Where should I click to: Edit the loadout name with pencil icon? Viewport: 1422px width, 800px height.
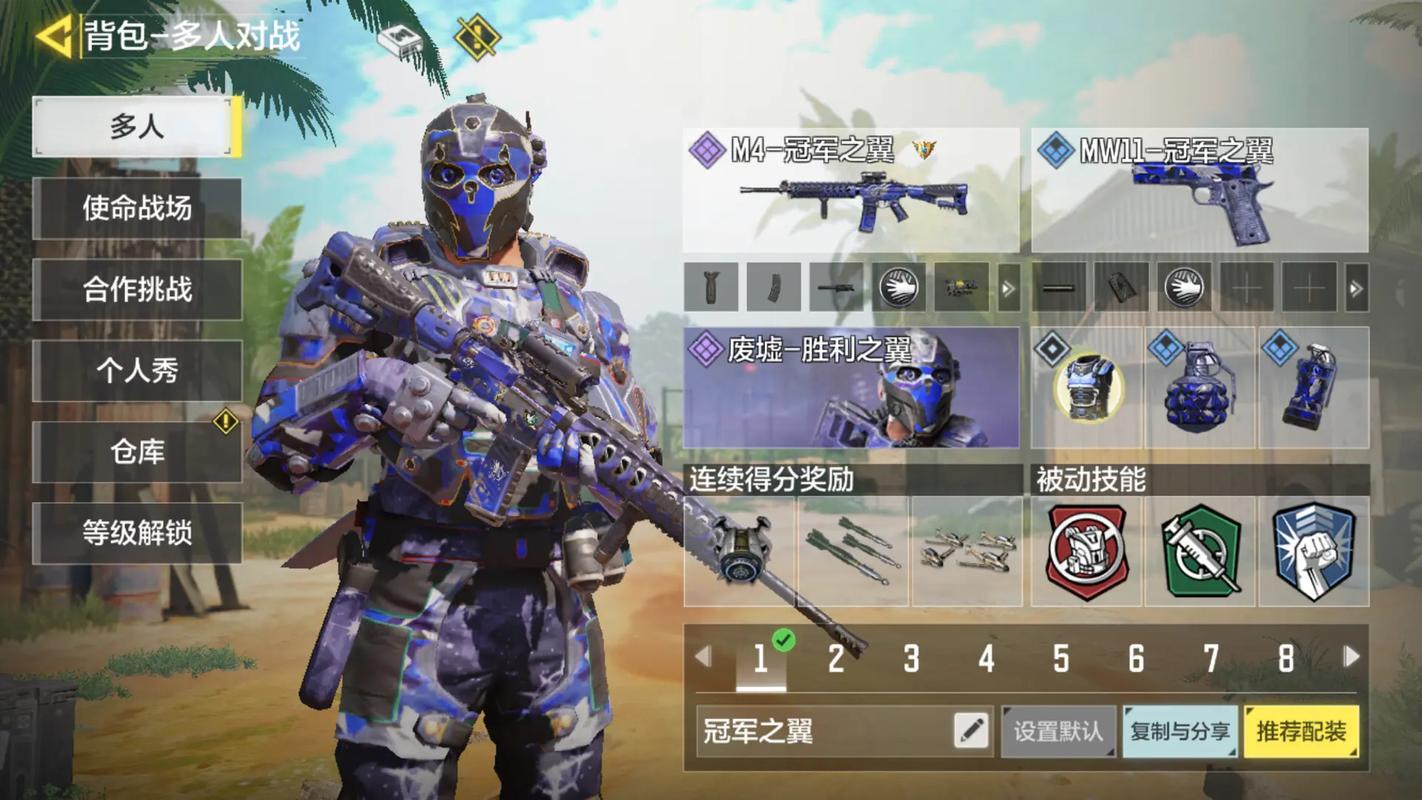pyautogui.click(x=971, y=731)
